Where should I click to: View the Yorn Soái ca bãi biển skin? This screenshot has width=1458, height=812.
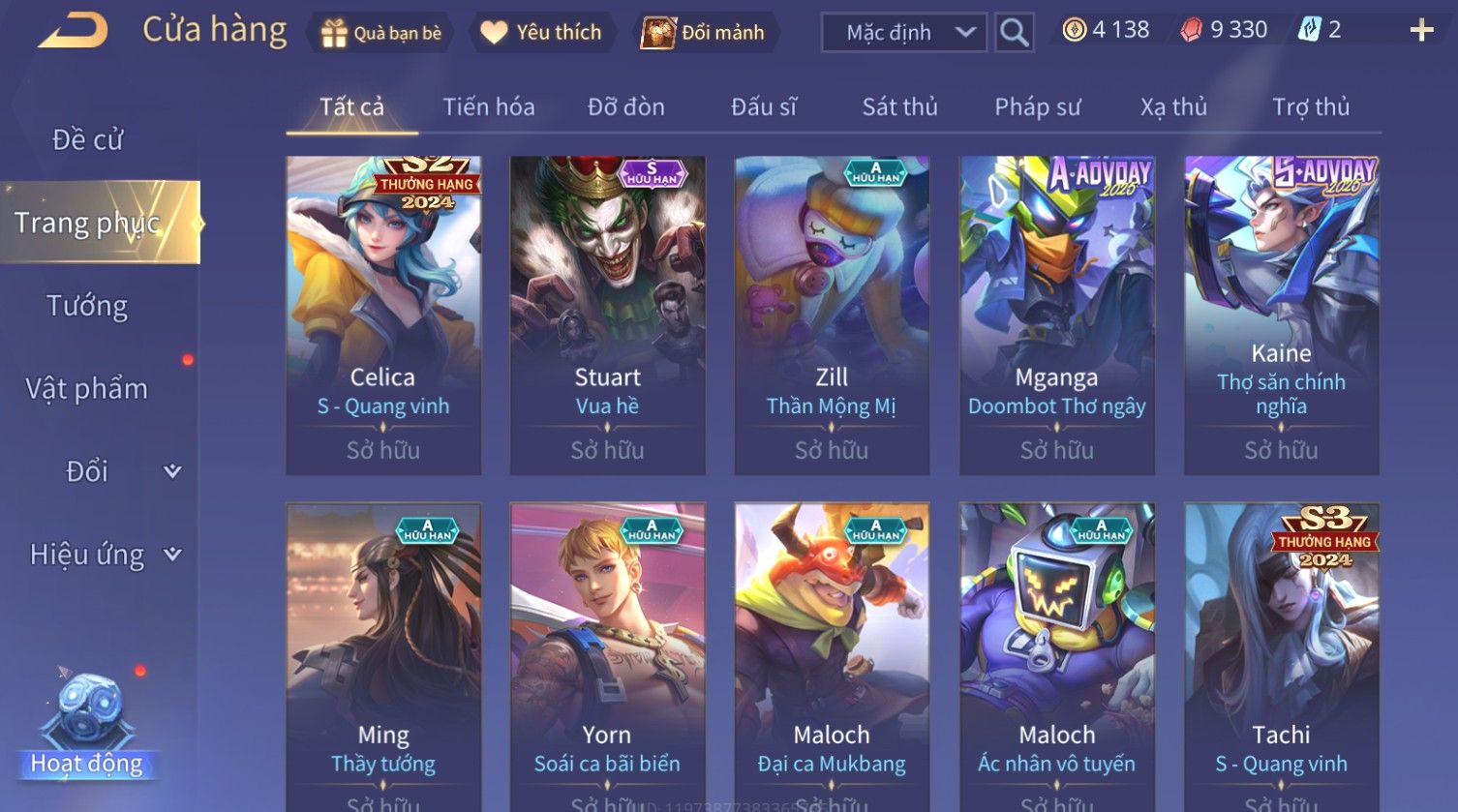[x=607, y=658]
